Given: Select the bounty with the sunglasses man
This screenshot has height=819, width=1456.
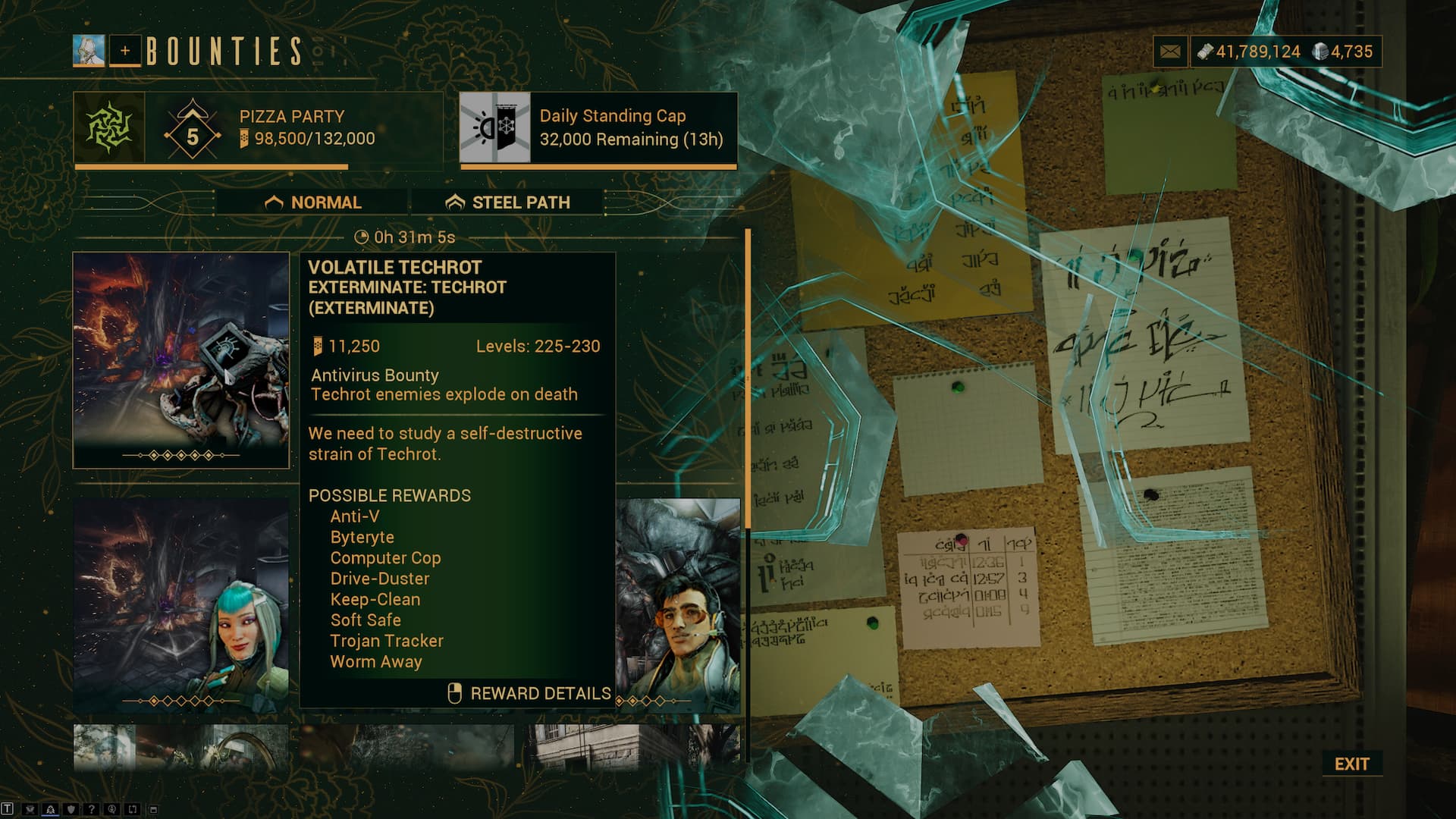Looking at the screenshot, I should pos(678,605).
